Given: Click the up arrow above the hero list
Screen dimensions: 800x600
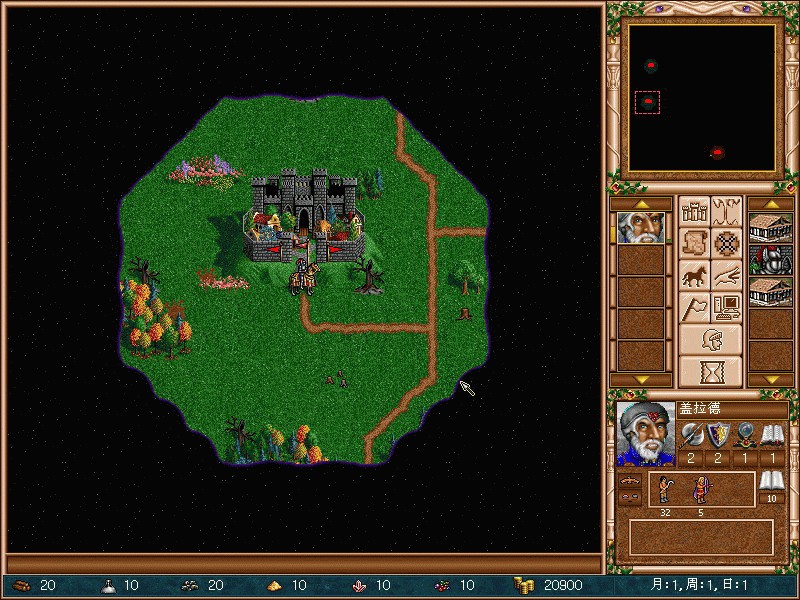Looking at the screenshot, I should [641, 204].
